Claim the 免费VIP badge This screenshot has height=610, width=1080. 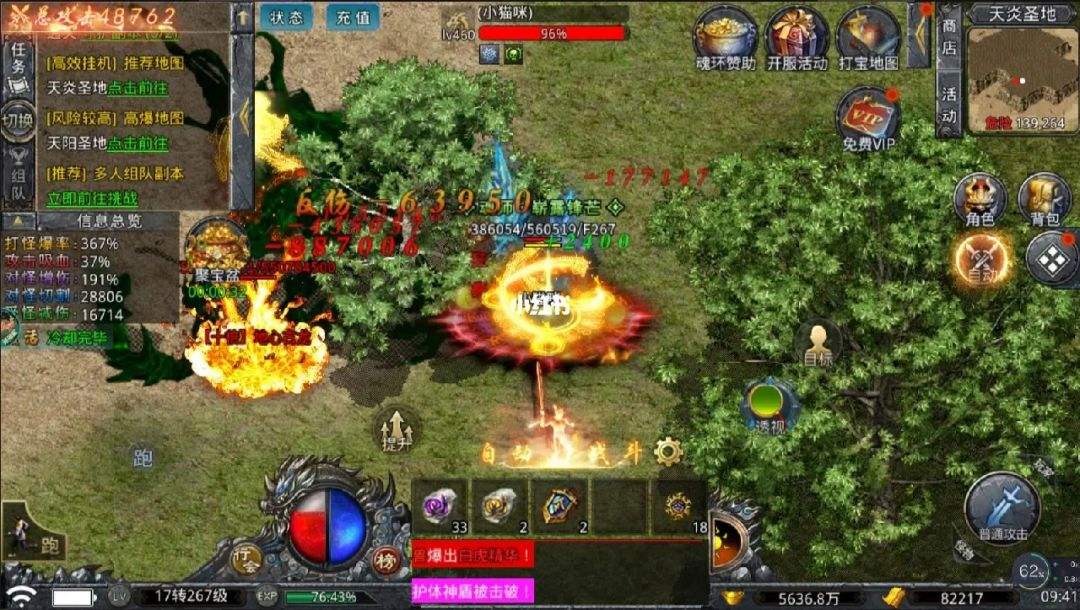[x=868, y=118]
